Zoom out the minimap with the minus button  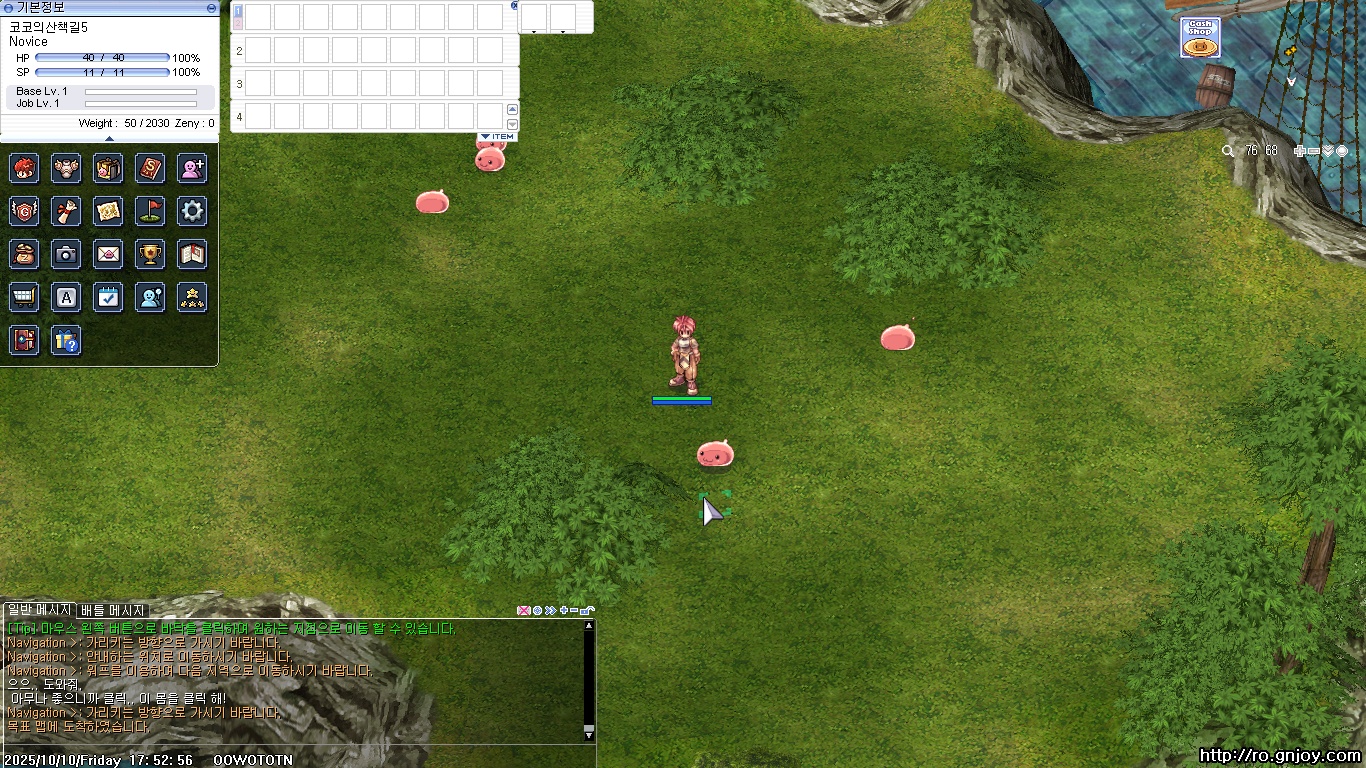(1313, 151)
